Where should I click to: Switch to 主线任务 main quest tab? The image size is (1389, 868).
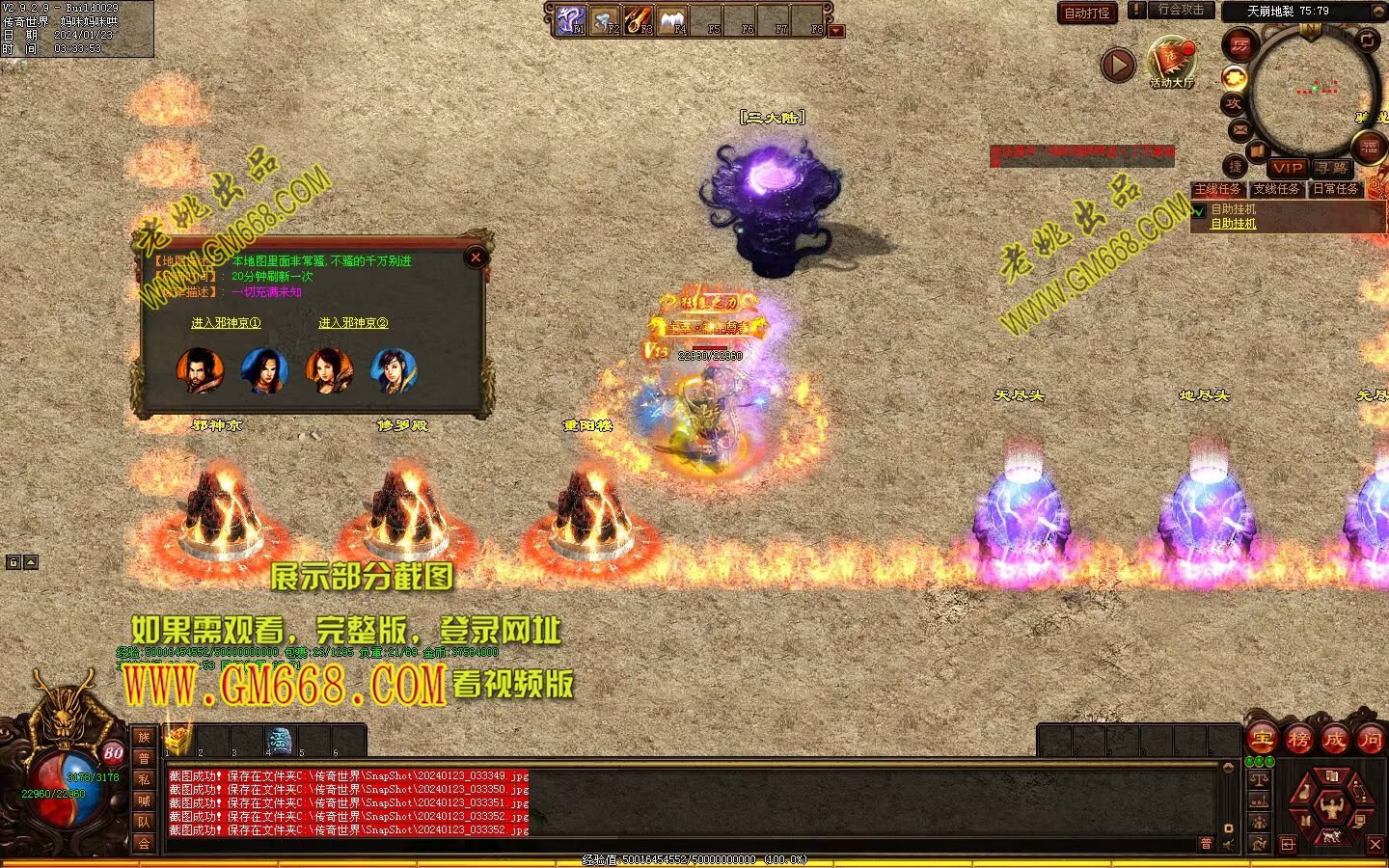1217,190
